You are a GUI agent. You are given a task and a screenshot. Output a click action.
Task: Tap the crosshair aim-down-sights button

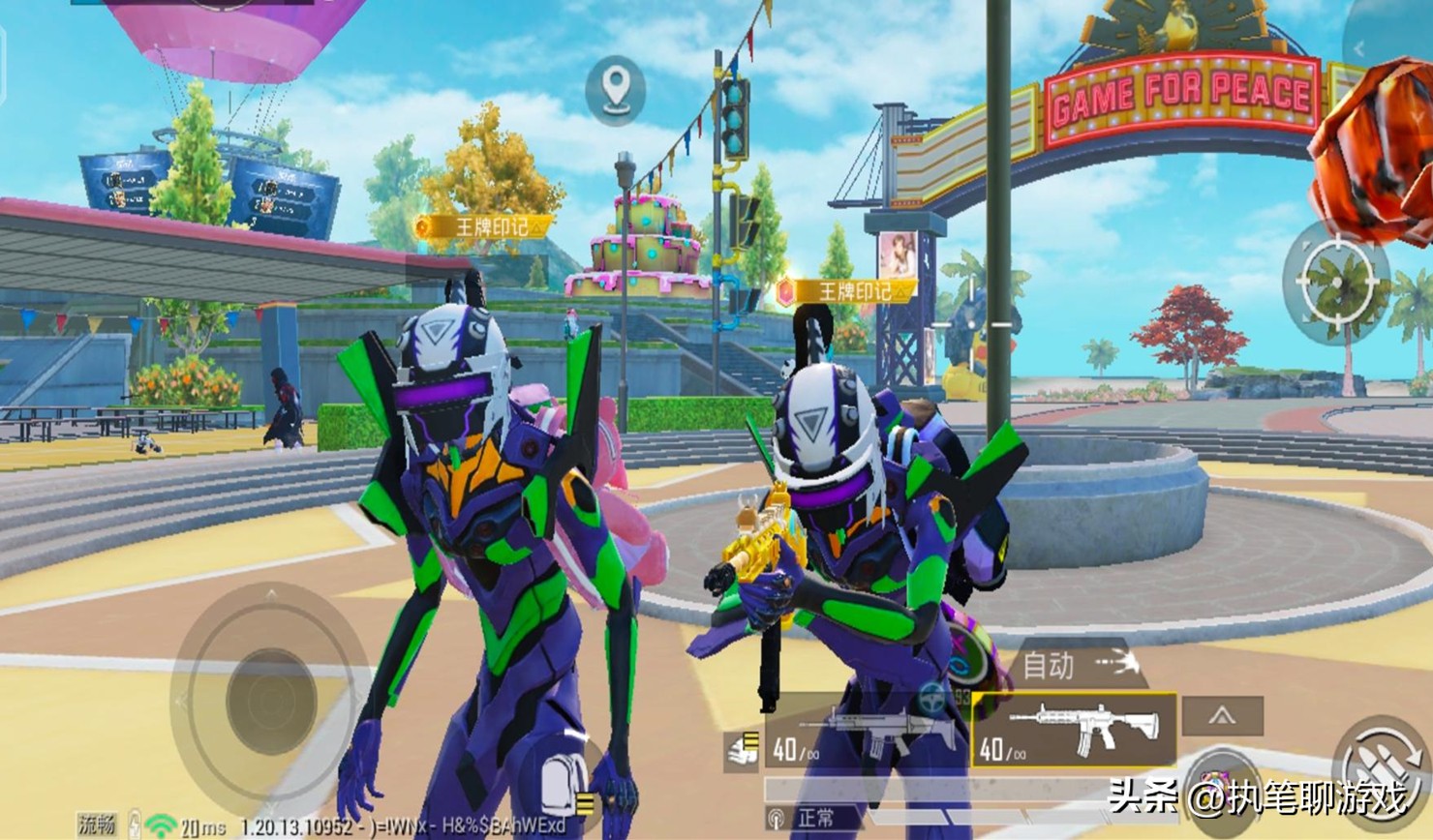point(1336,279)
